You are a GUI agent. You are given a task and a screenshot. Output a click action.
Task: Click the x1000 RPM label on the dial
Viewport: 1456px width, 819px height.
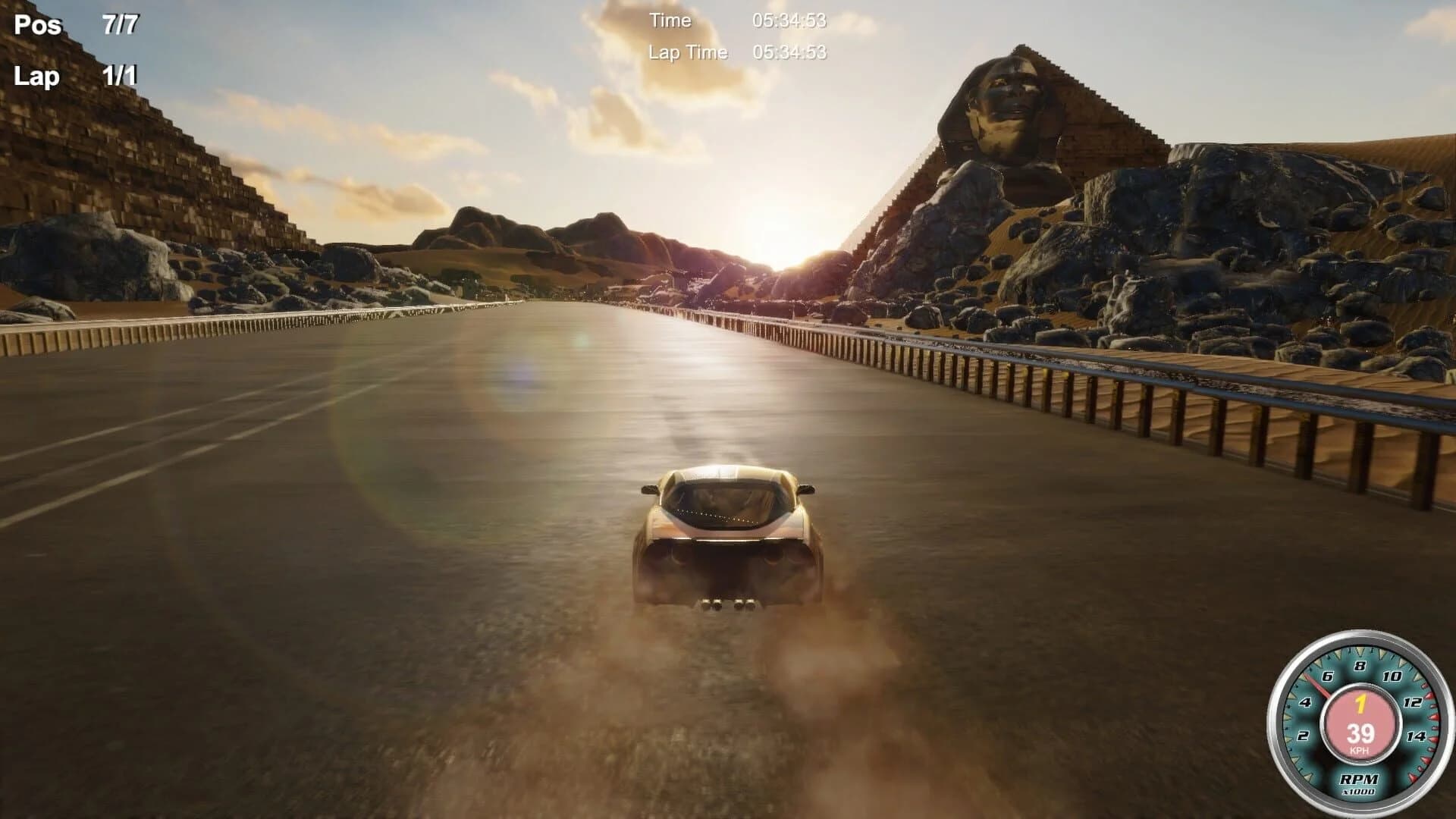pos(1358,791)
